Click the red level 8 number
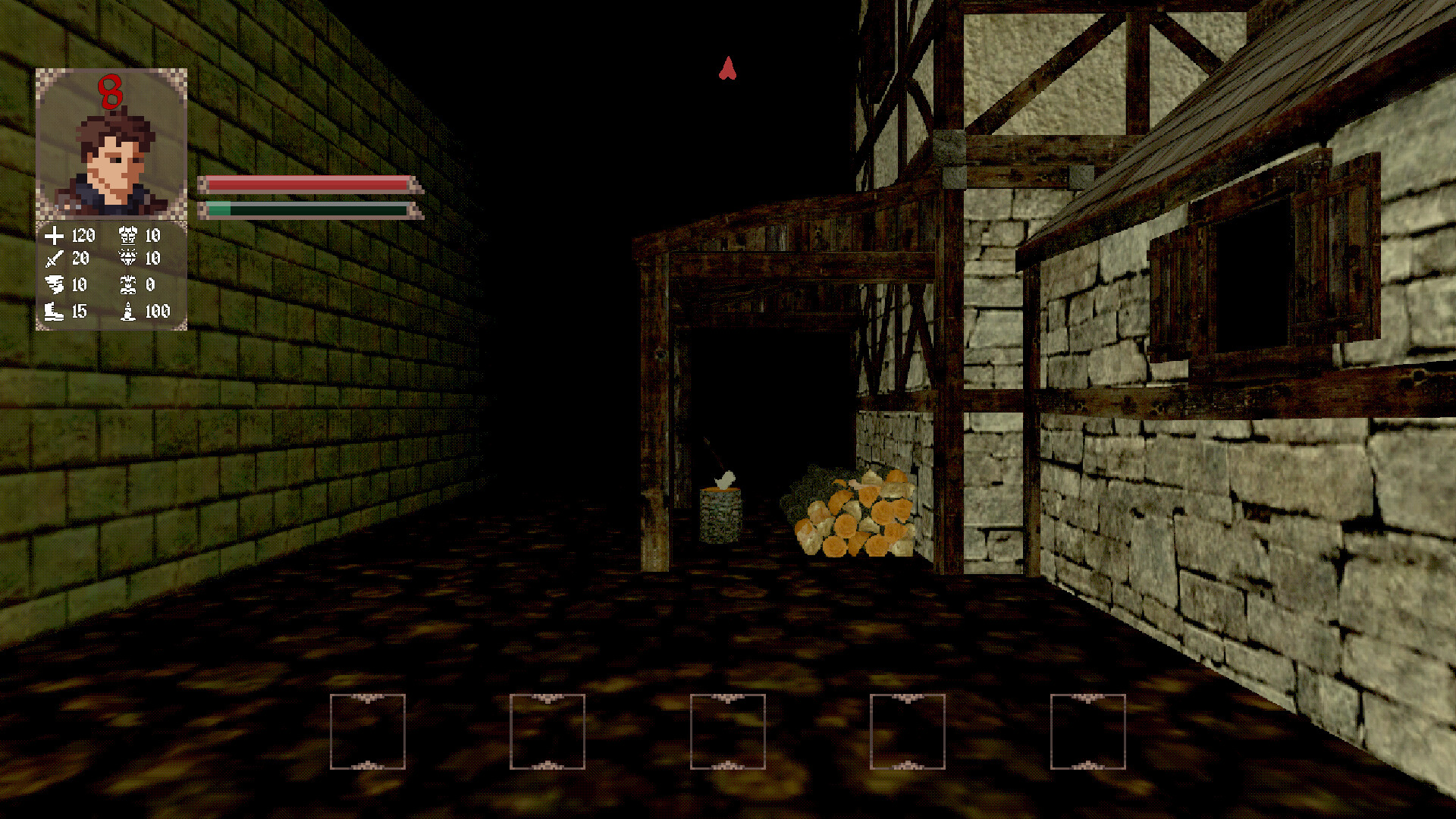The image size is (1456, 819). (x=111, y=91)
